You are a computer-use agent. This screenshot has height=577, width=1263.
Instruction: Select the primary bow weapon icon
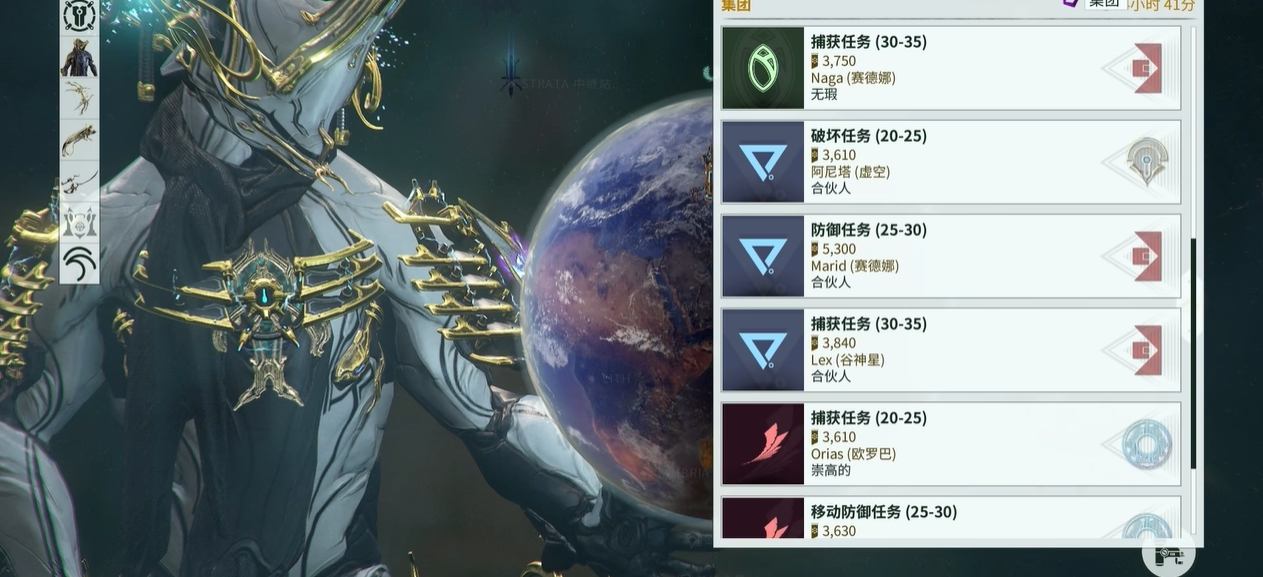[x=79, y=98]
